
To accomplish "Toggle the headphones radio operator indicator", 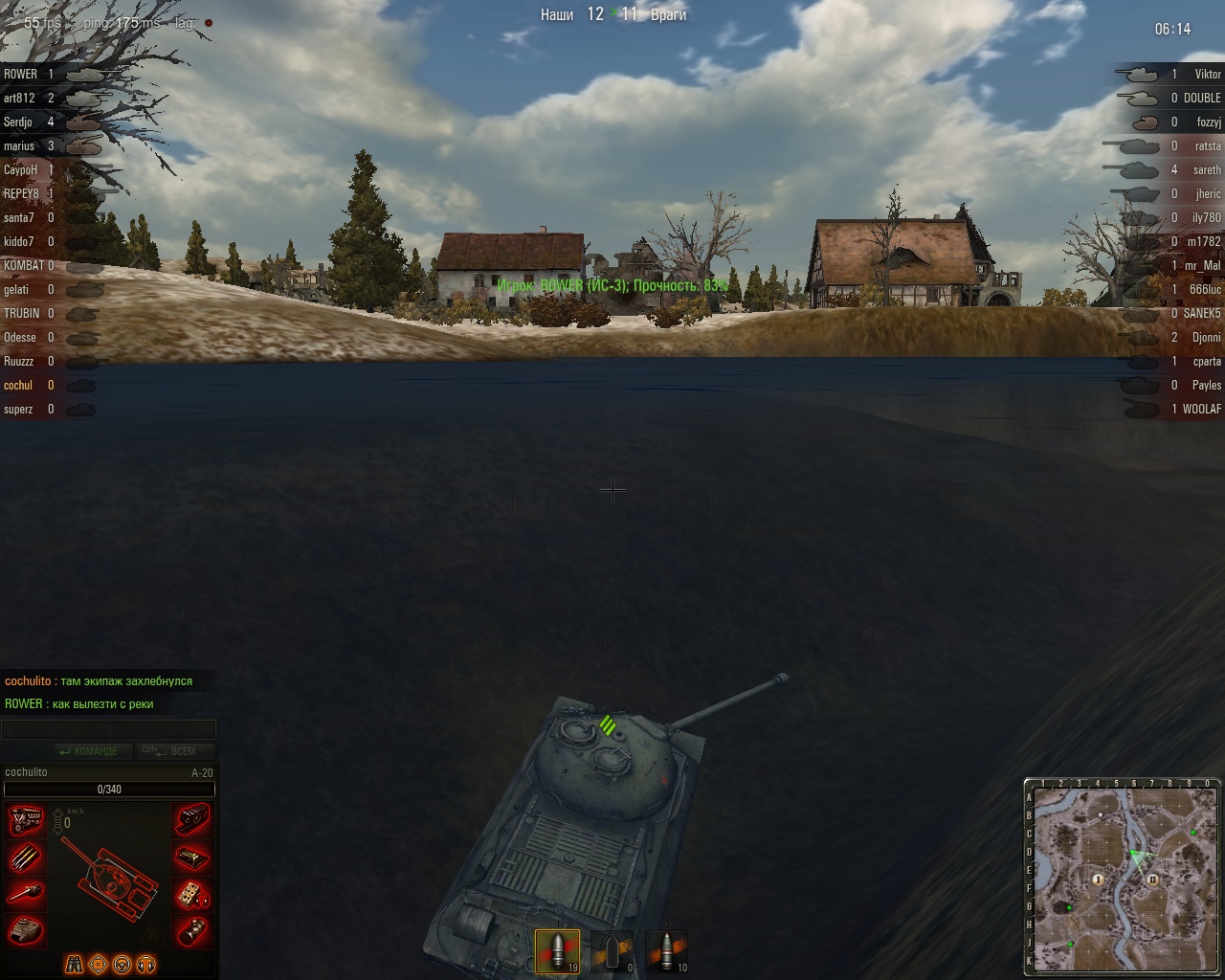I will [x=145, y=964].
